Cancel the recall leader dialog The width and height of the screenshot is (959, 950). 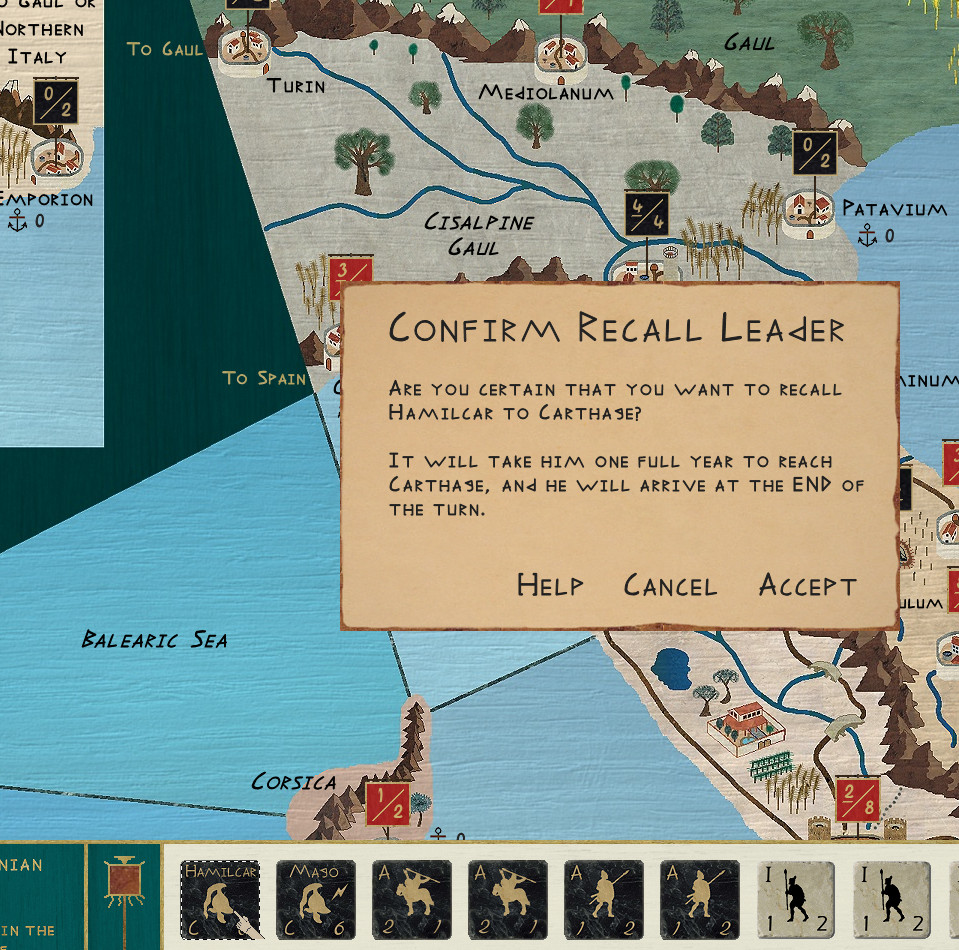670,585
